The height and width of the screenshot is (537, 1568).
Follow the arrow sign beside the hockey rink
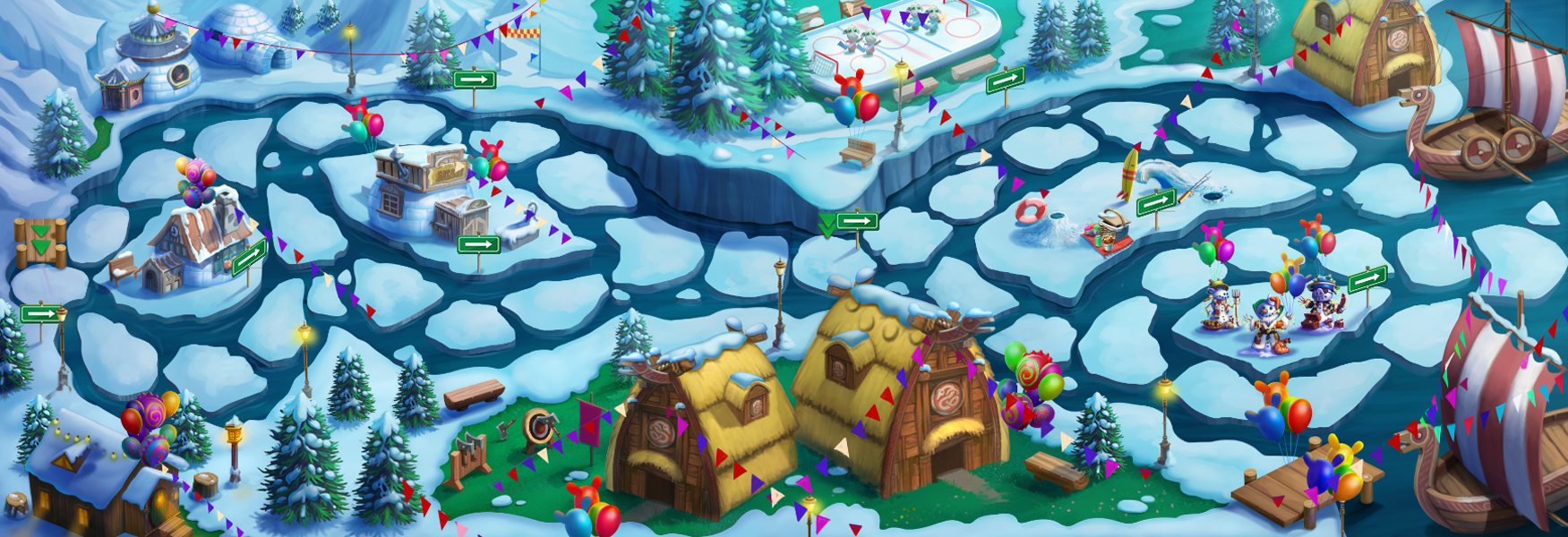pyautogui.click(x=1005, y=81)
